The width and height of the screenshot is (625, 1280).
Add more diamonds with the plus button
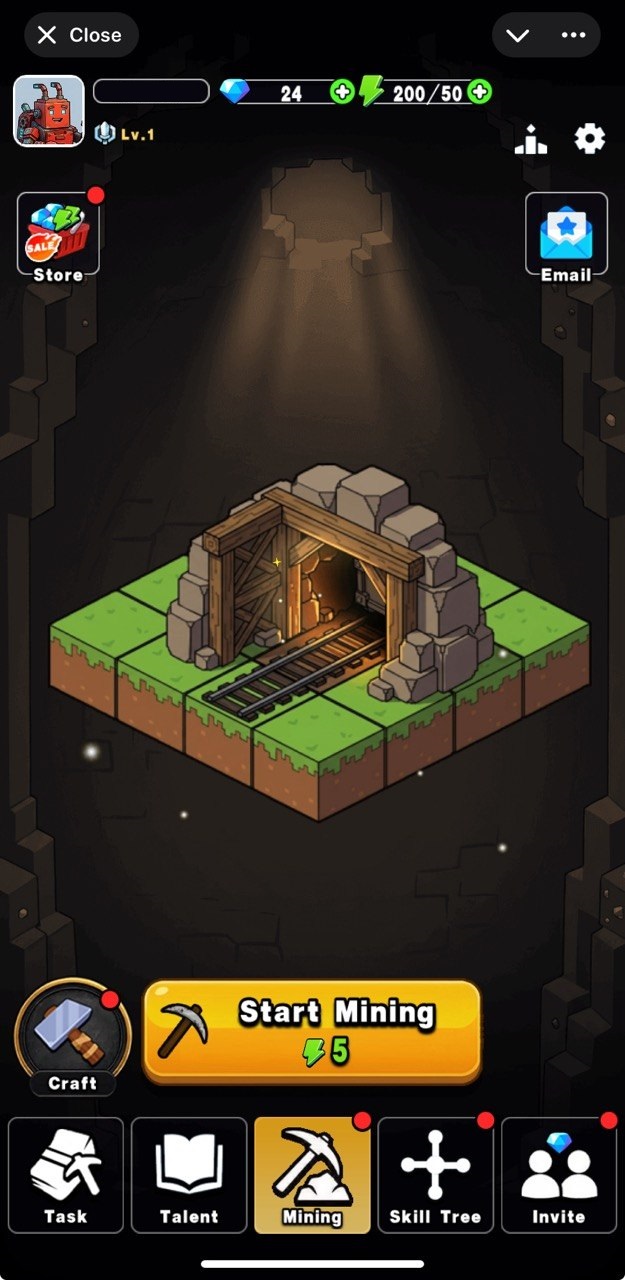[x=342, y=93]
